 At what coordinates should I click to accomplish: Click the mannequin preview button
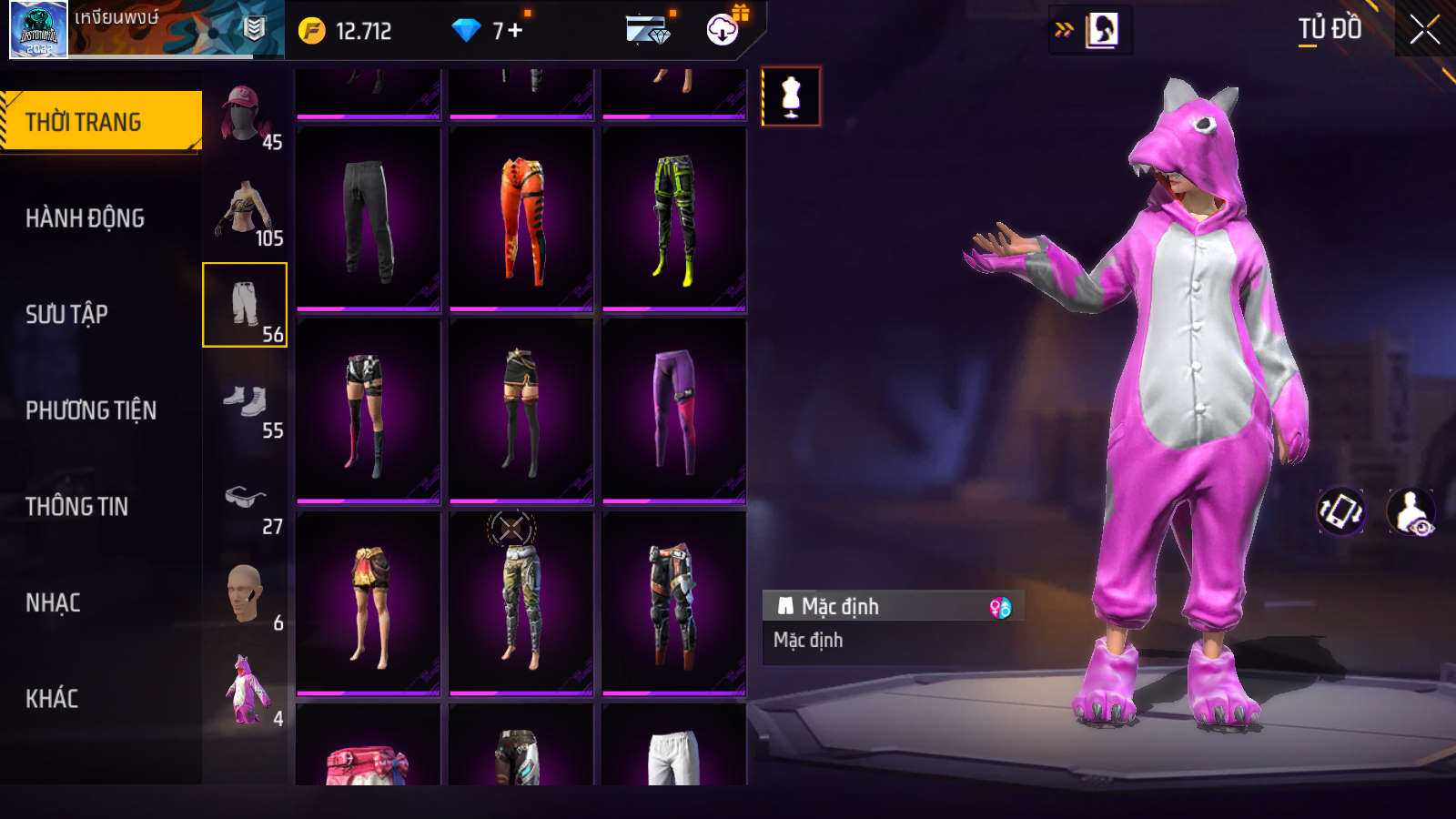(791, 96)
